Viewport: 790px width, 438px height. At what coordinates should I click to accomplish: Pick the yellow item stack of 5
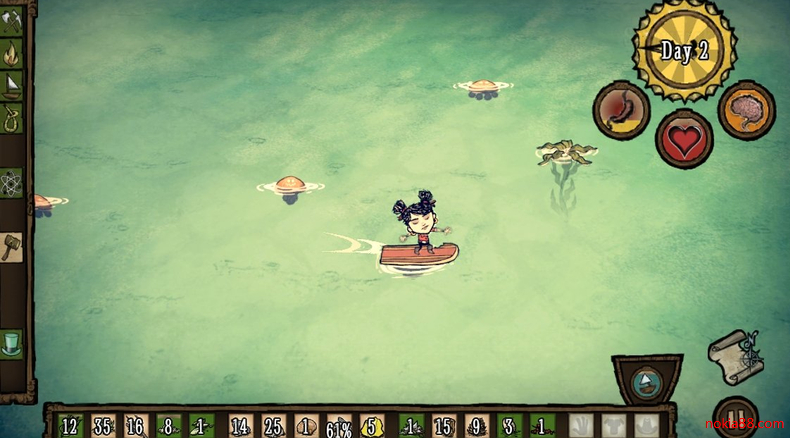(372, 425)
